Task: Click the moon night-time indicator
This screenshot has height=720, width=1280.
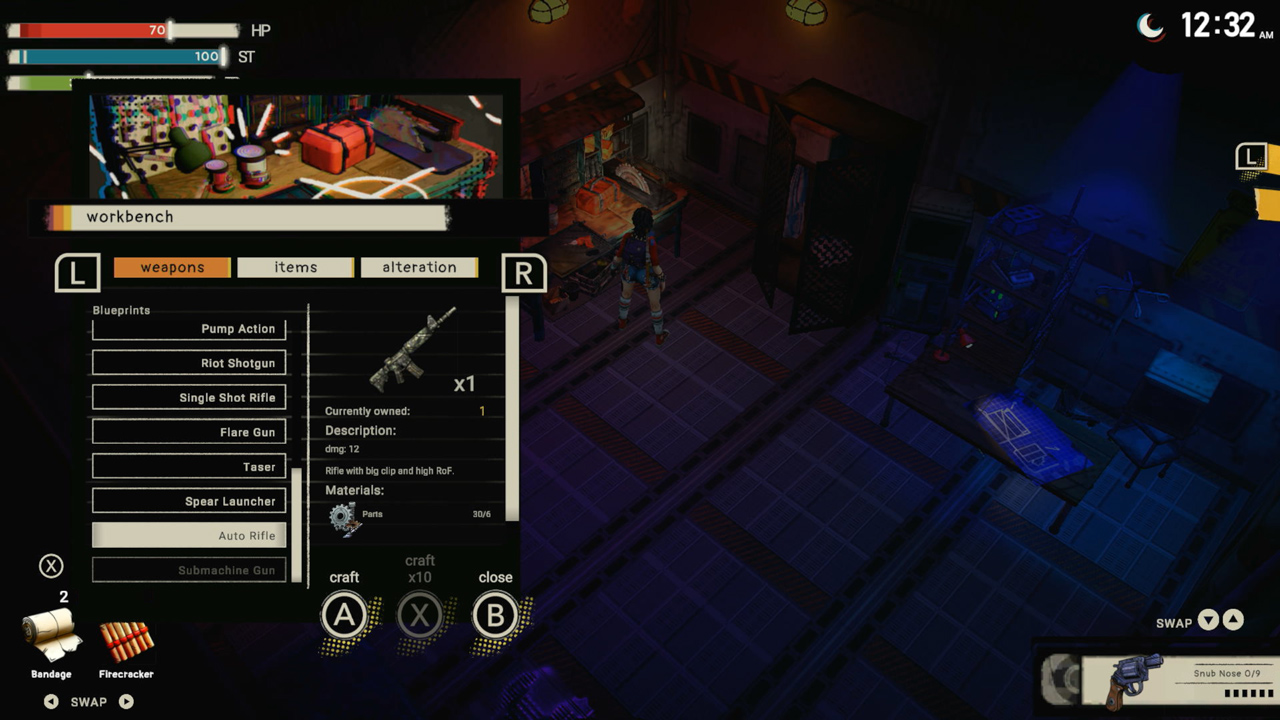Action: [1151, 28]
